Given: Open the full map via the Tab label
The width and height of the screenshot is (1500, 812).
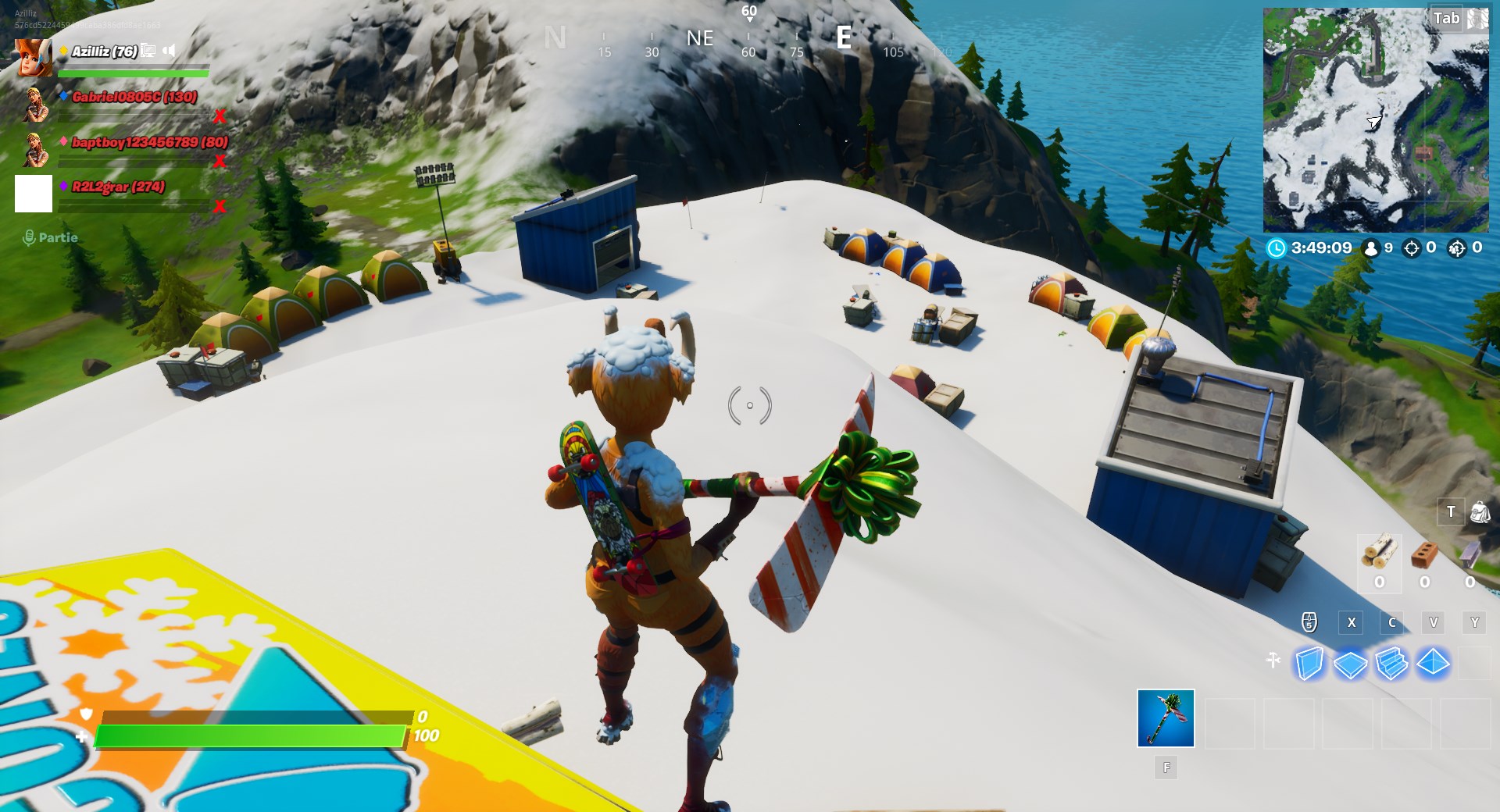Looking at the screenshot, I should click(1445, 20).
